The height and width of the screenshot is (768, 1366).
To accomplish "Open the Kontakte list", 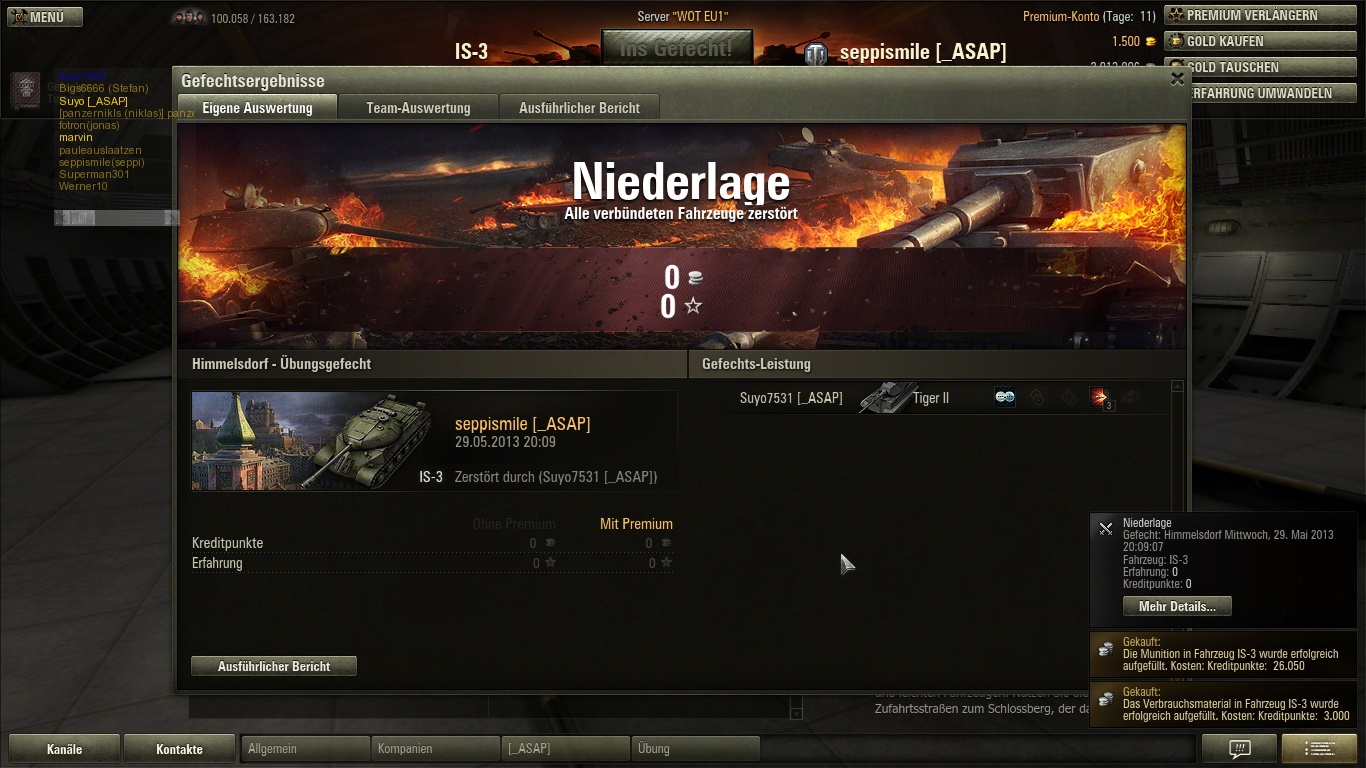I will 179,749.
